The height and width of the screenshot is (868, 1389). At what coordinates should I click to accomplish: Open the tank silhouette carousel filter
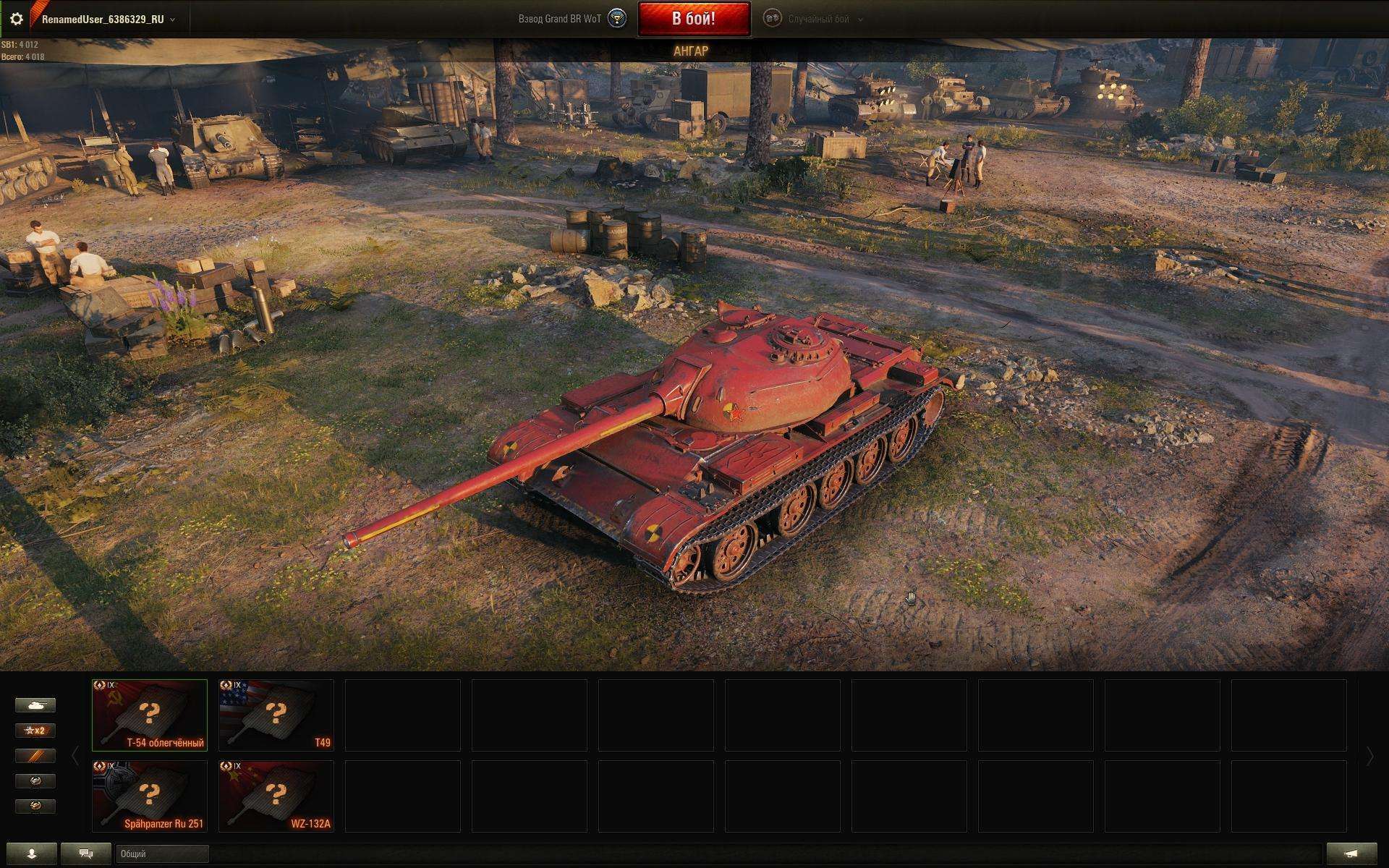pos(35,705)
